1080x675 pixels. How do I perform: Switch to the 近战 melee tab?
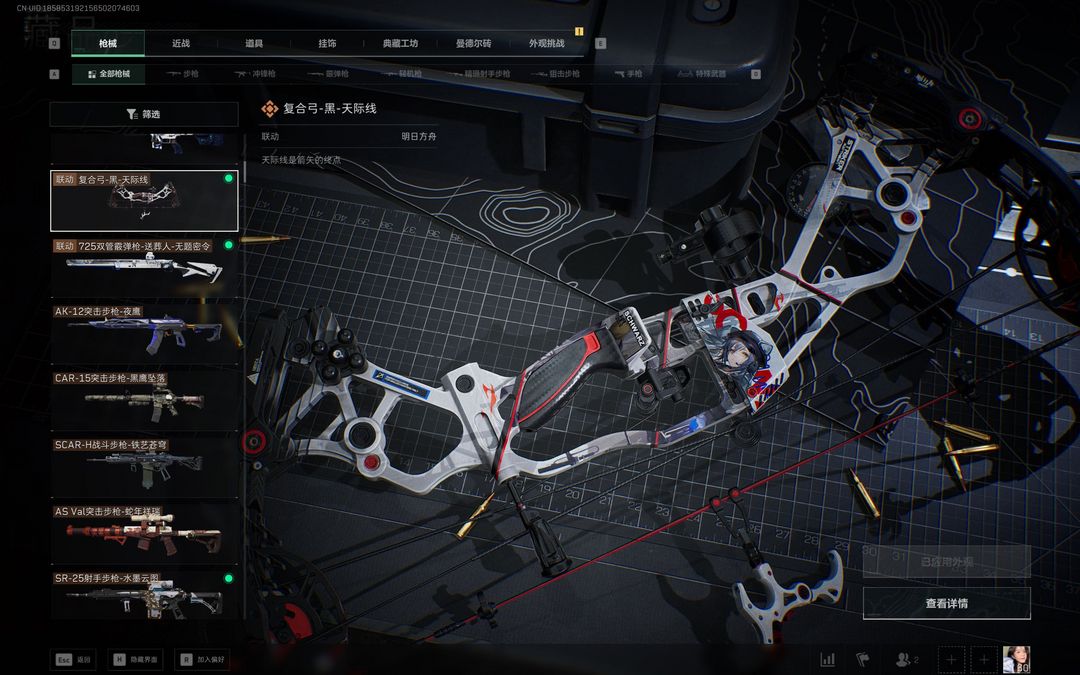tap(181, 44)
